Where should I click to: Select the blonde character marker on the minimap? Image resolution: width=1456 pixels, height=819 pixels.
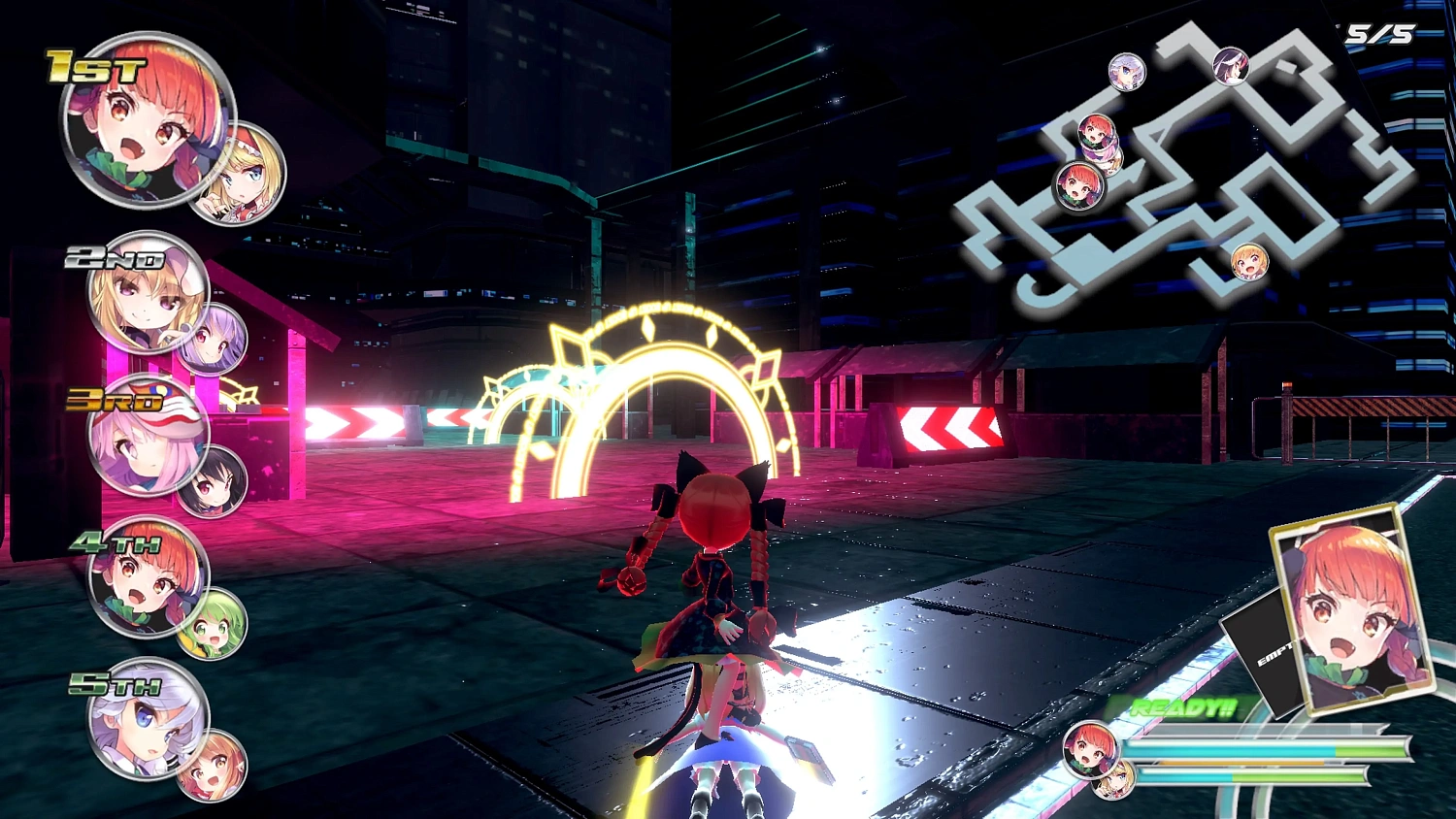point(1252,262)
